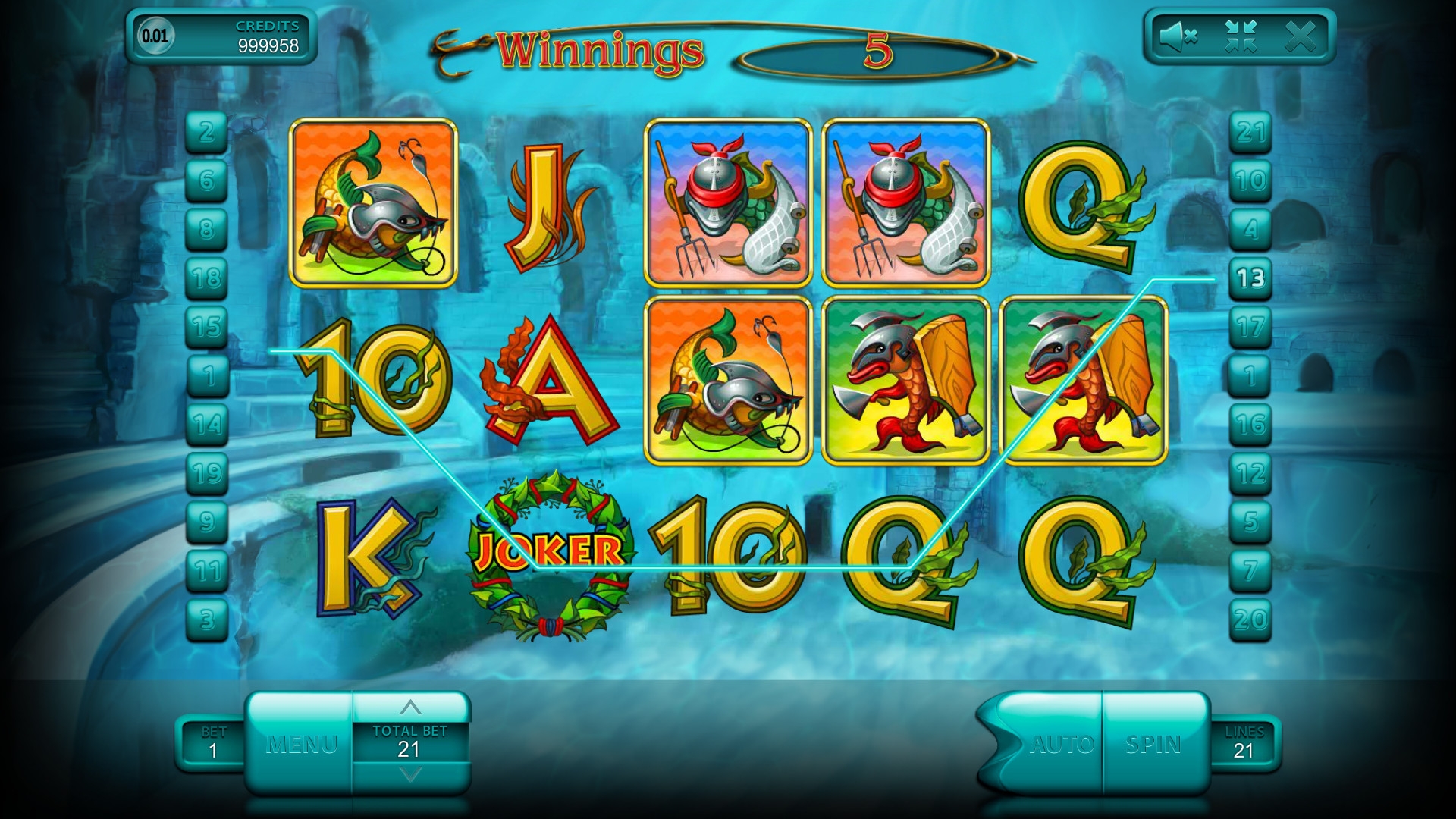Click payline 19 indicator
Viewport: 1456px width, 819px height.
207,473
